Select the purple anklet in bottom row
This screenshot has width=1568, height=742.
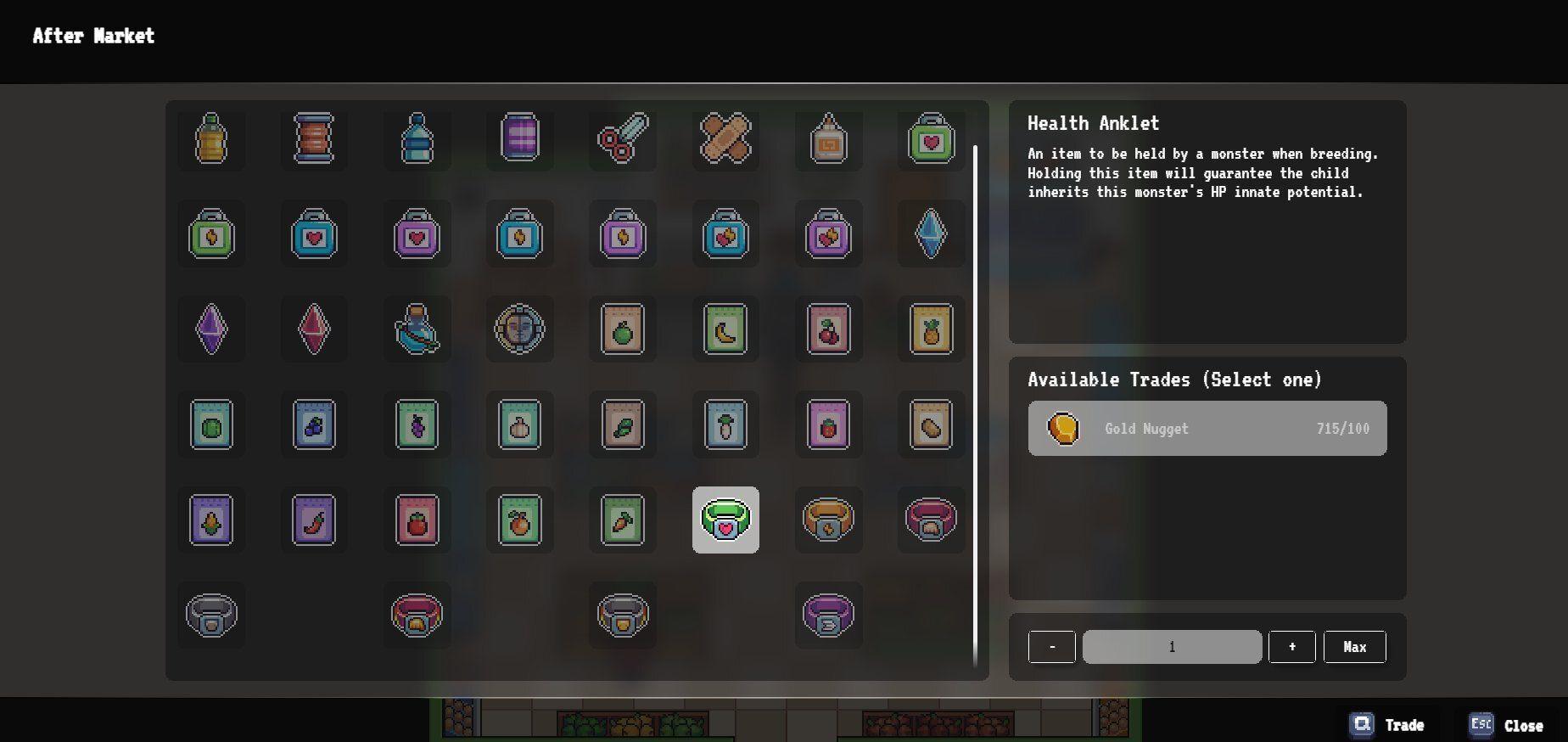(828, 616)
